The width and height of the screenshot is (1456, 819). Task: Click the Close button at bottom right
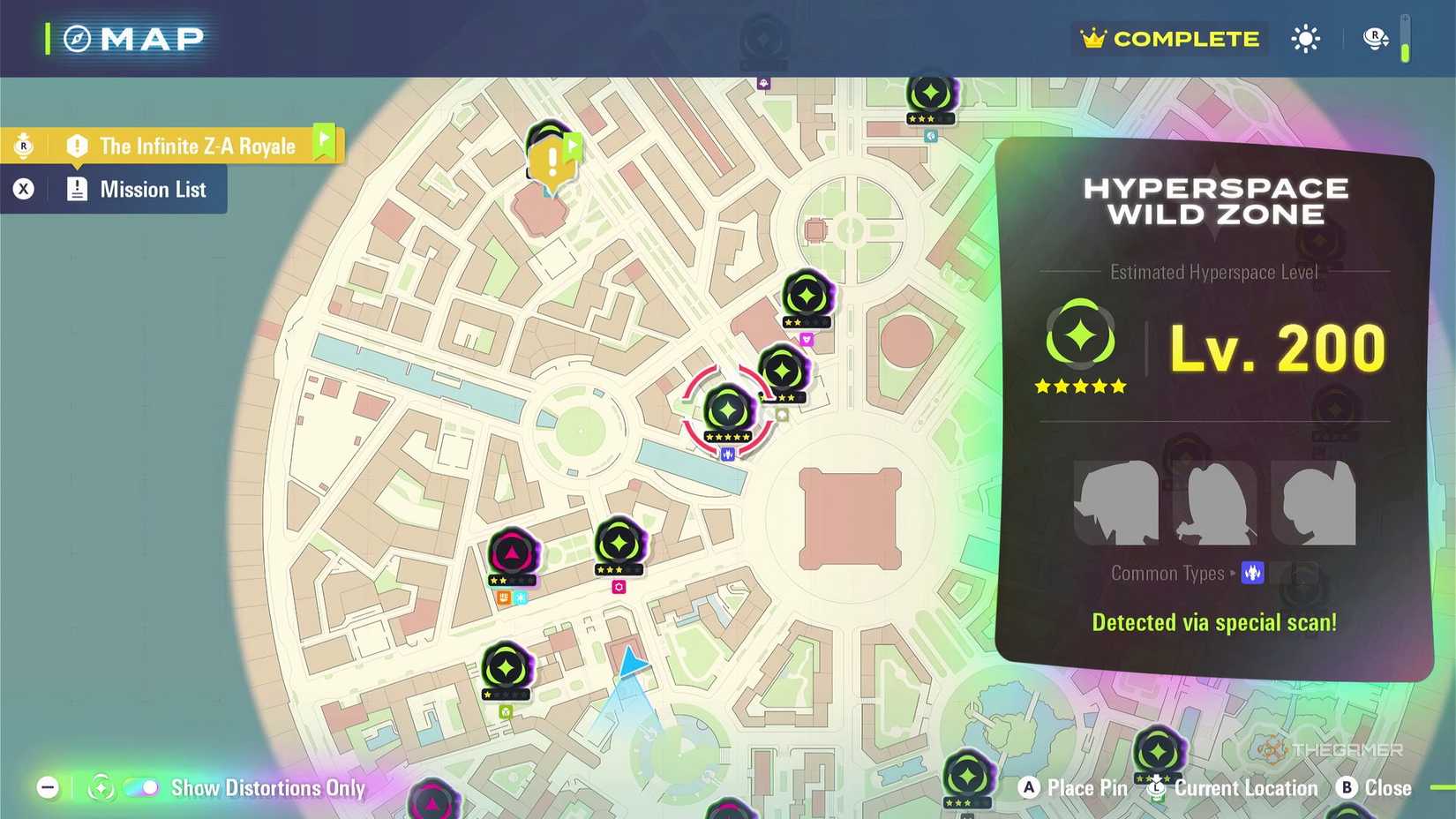click(x=1374, y=787)
